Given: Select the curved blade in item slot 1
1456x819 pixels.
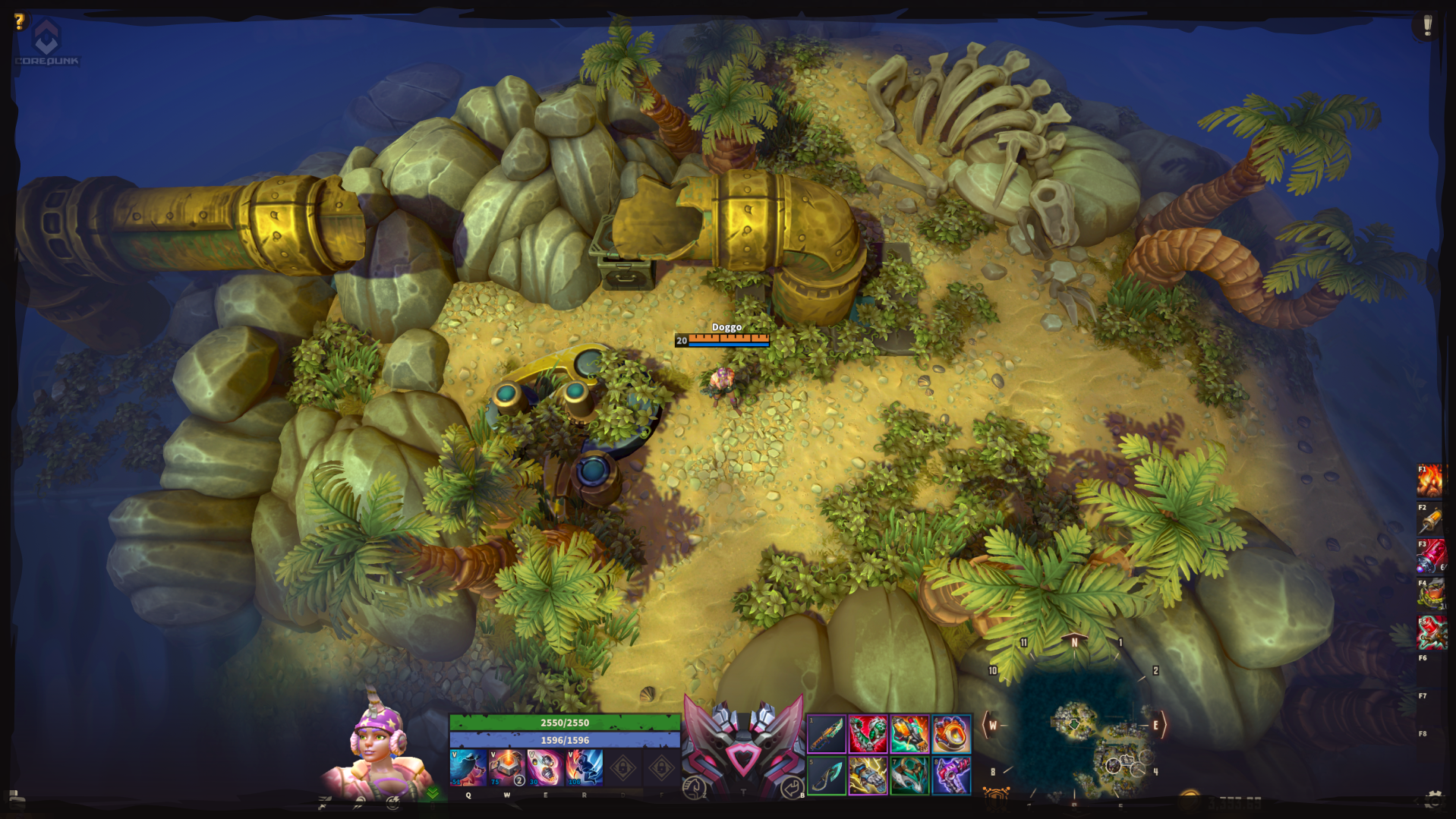Looking at the screenshot, I should coord(827,734).
